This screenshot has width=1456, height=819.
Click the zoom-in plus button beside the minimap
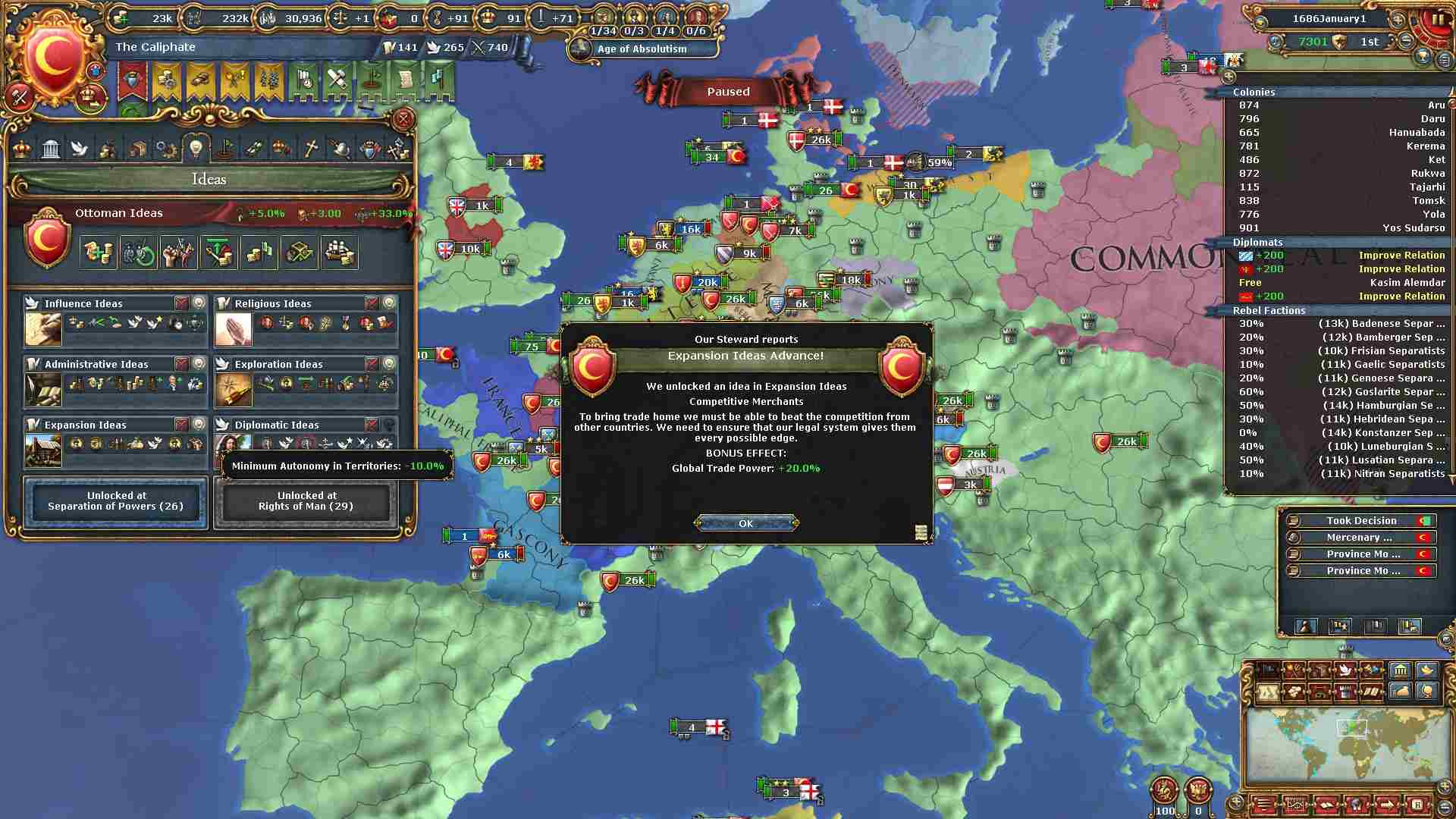[x=1445, y=786]
